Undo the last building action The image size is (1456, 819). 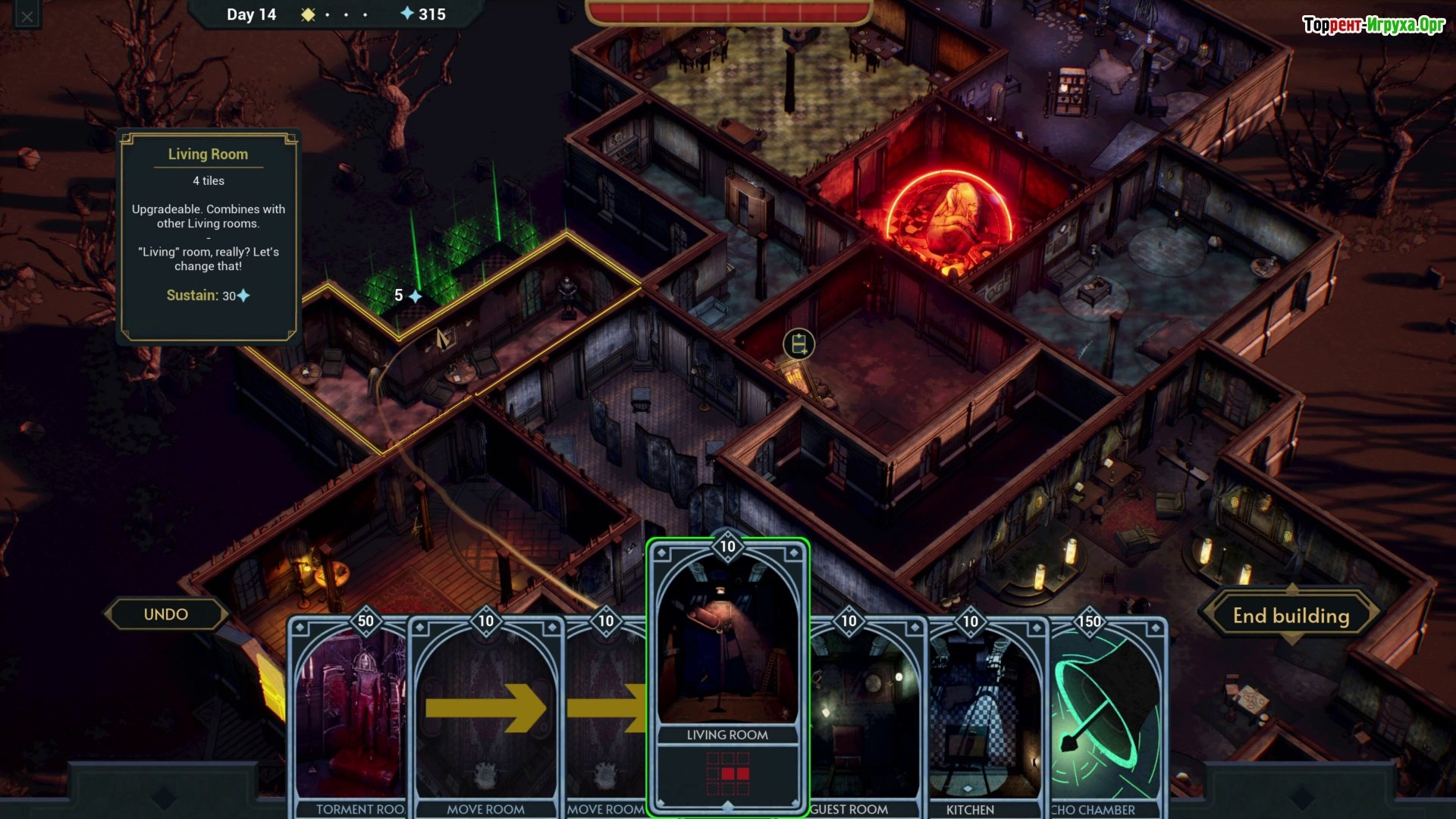click(166, 614)
